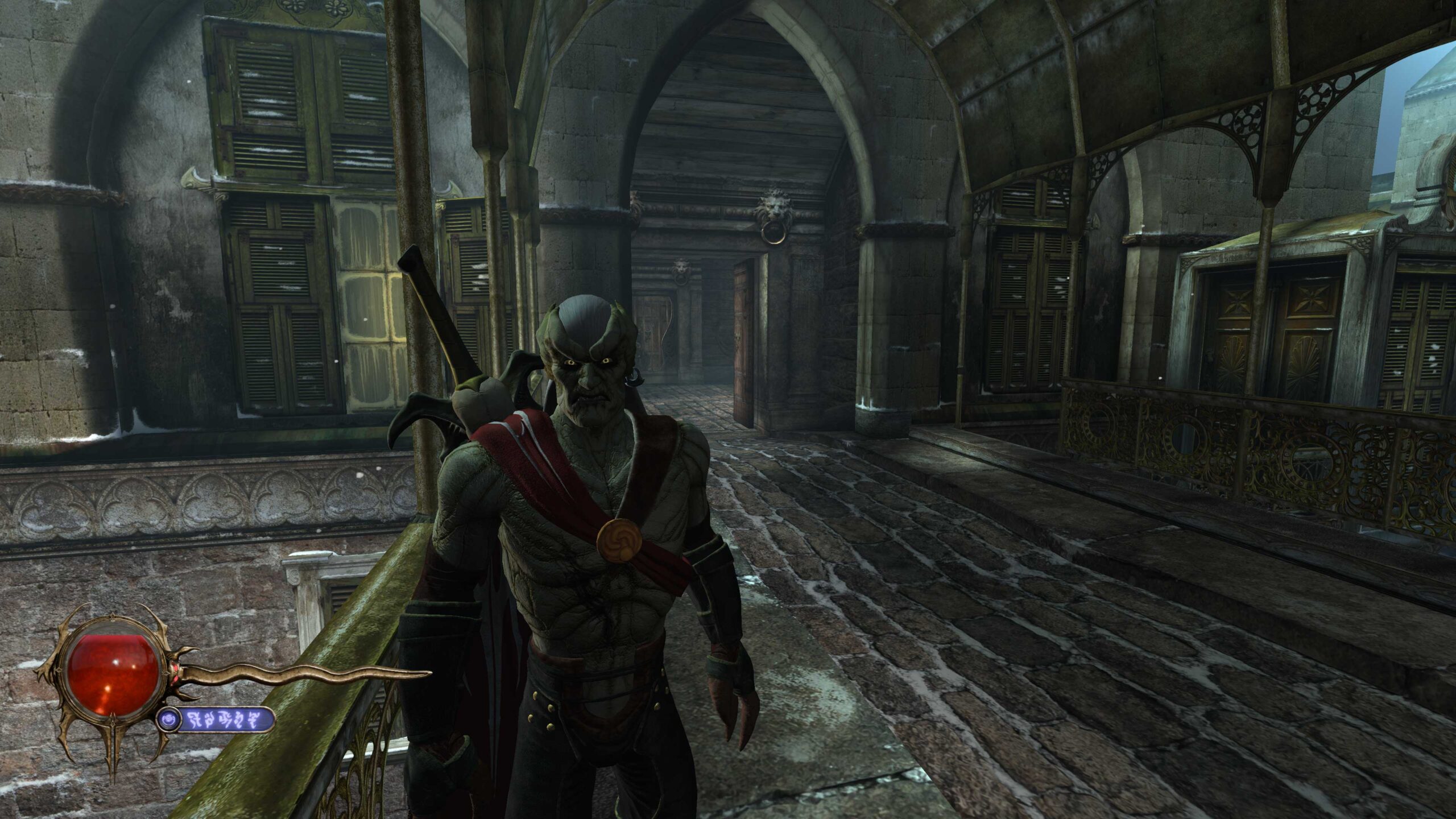The width and height of the screenshot is (1456, 819).
Task: Click the purple swirl telekinesis icon
Action: pos(169,721)
